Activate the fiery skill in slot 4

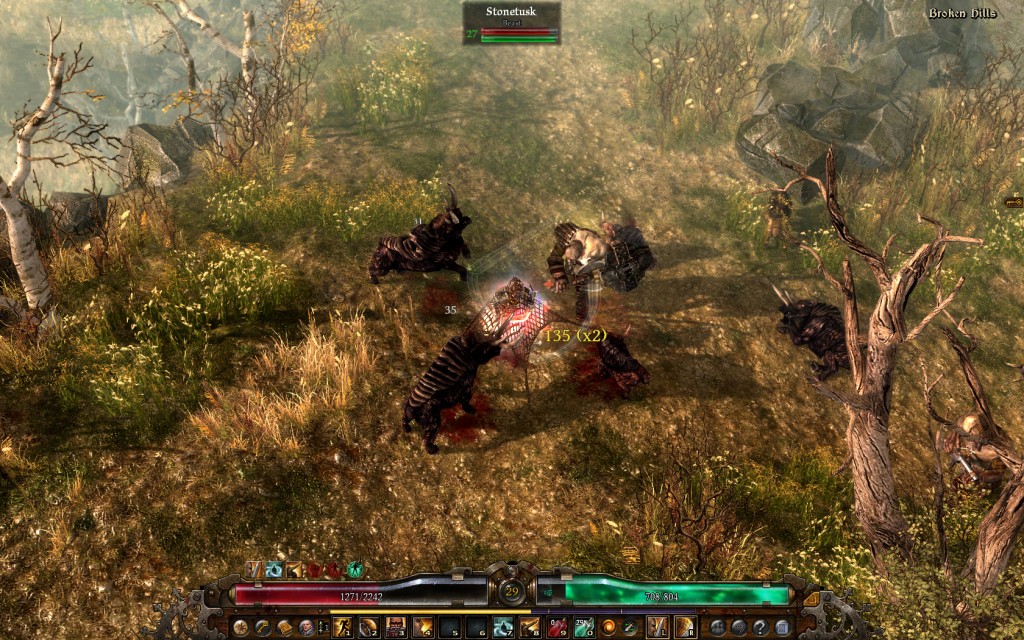coord(422,627)
